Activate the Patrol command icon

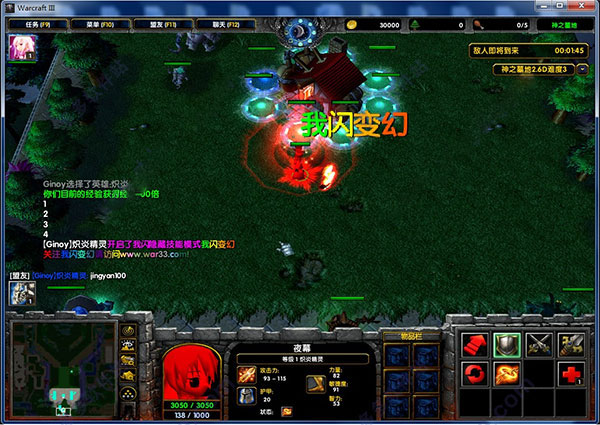(x=572, y=344)
